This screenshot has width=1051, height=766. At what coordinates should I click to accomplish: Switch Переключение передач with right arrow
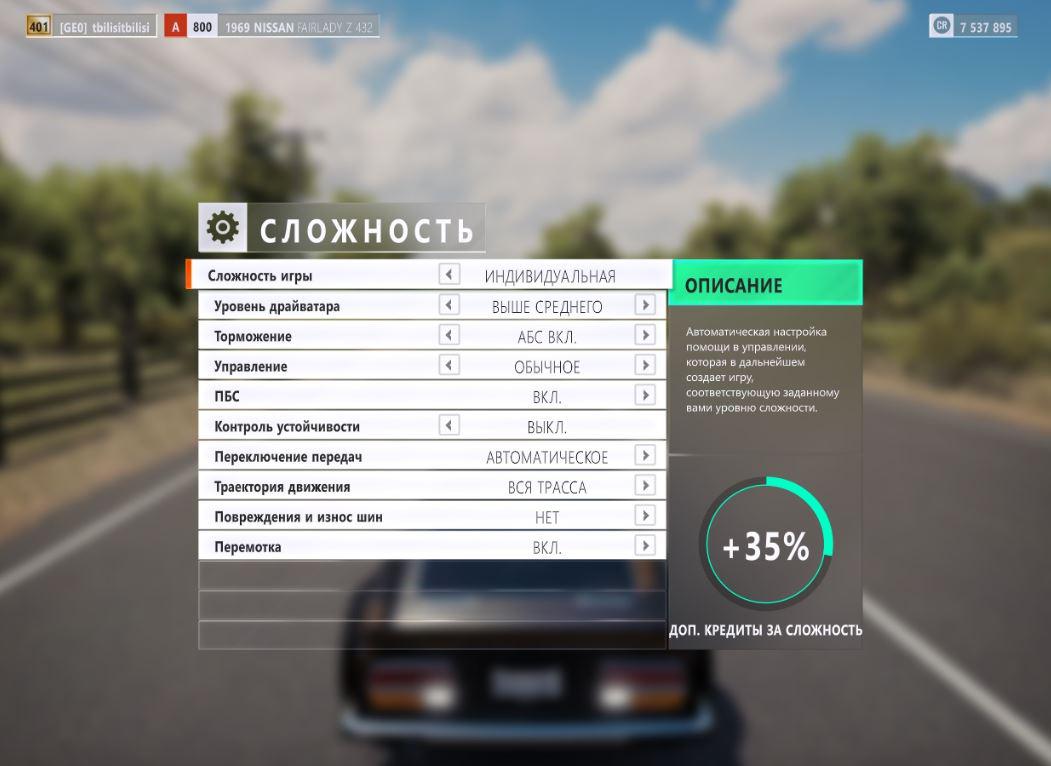645,455
